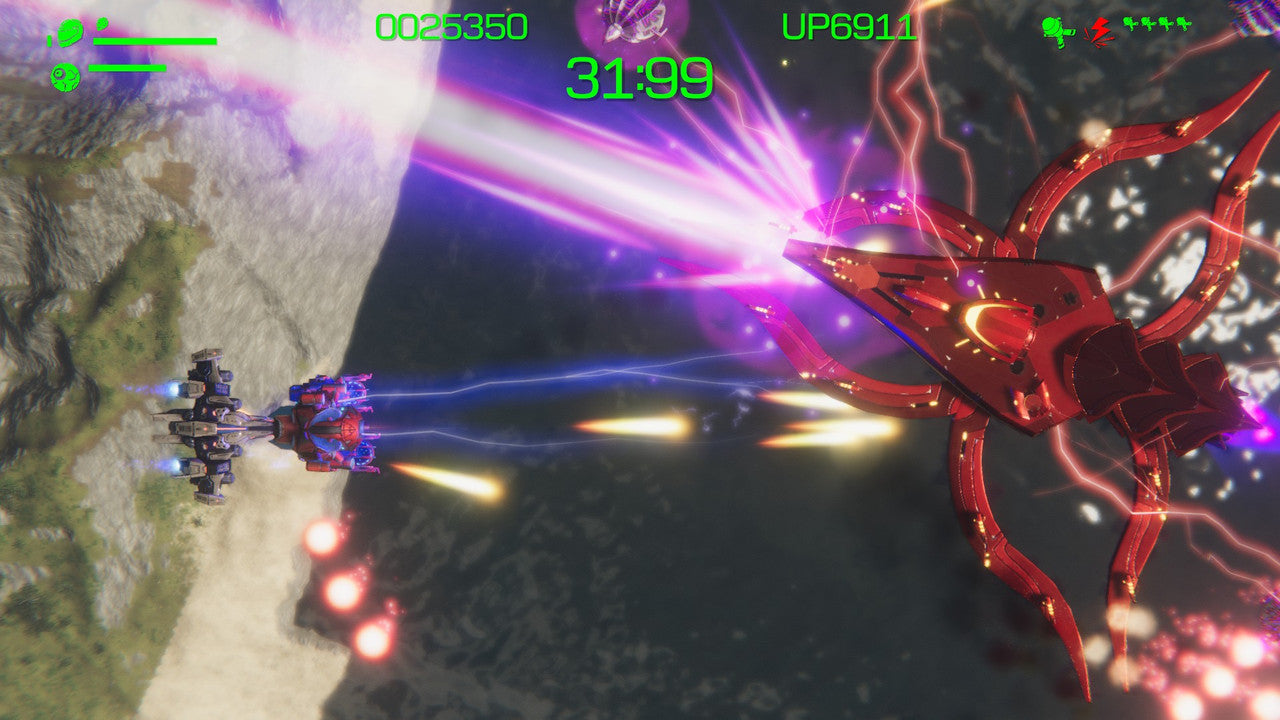The width and height of the screenshot is (1280, 720).
Task: Select the small green dot above the health bar
Action: [103, 23]
